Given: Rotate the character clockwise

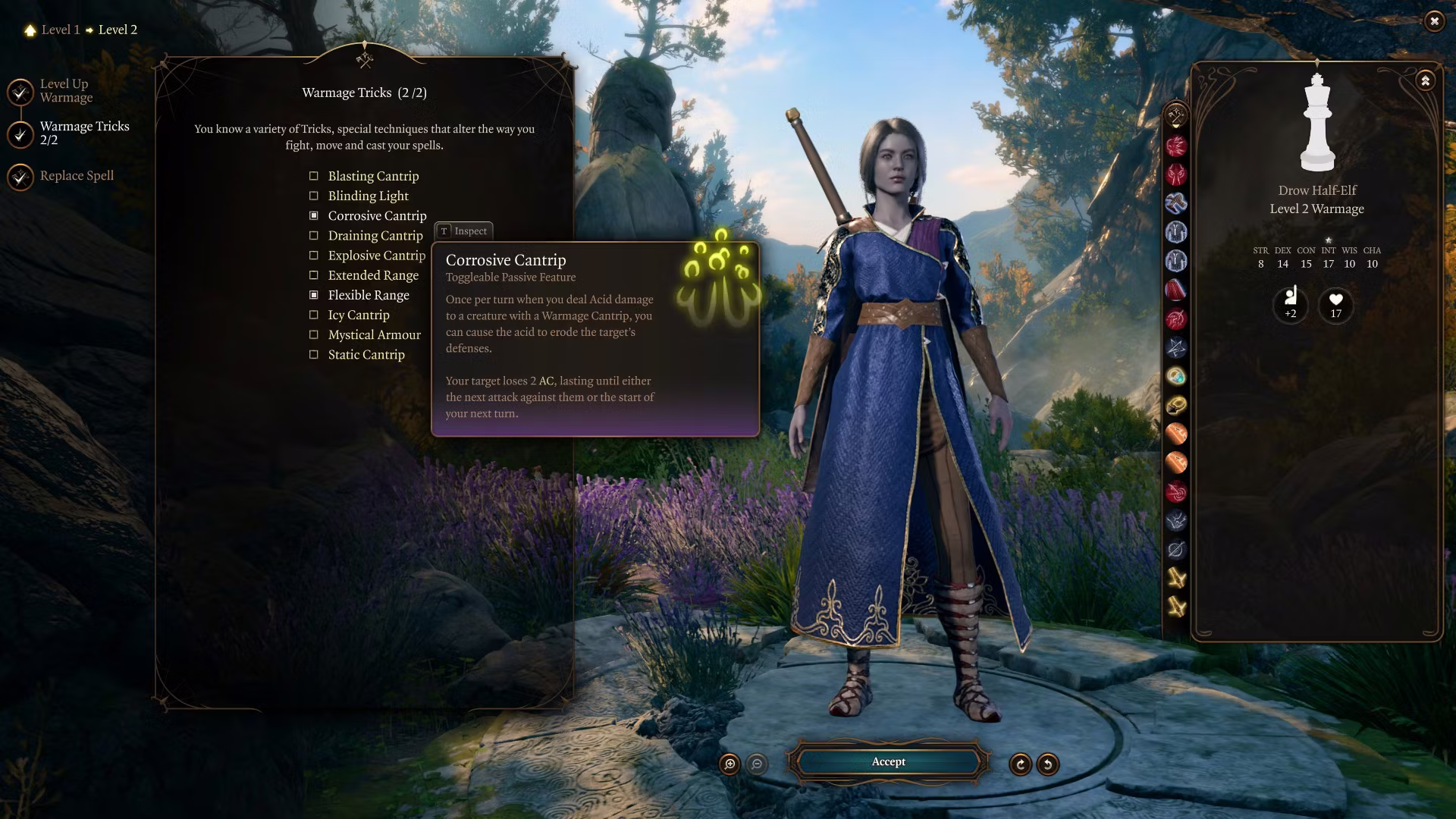Looking at the screenshot, I should pos(1020,764).
